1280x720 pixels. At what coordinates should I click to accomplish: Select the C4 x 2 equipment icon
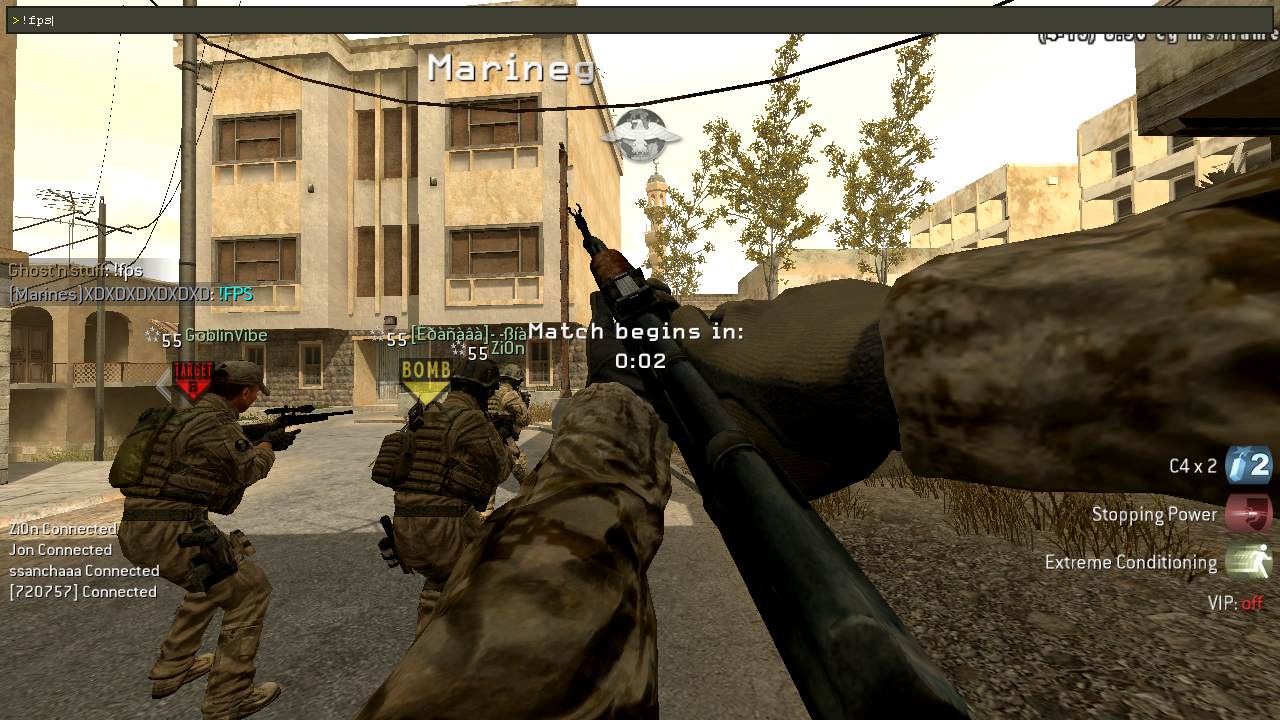pyautogui.click(x=1248, y=465)
